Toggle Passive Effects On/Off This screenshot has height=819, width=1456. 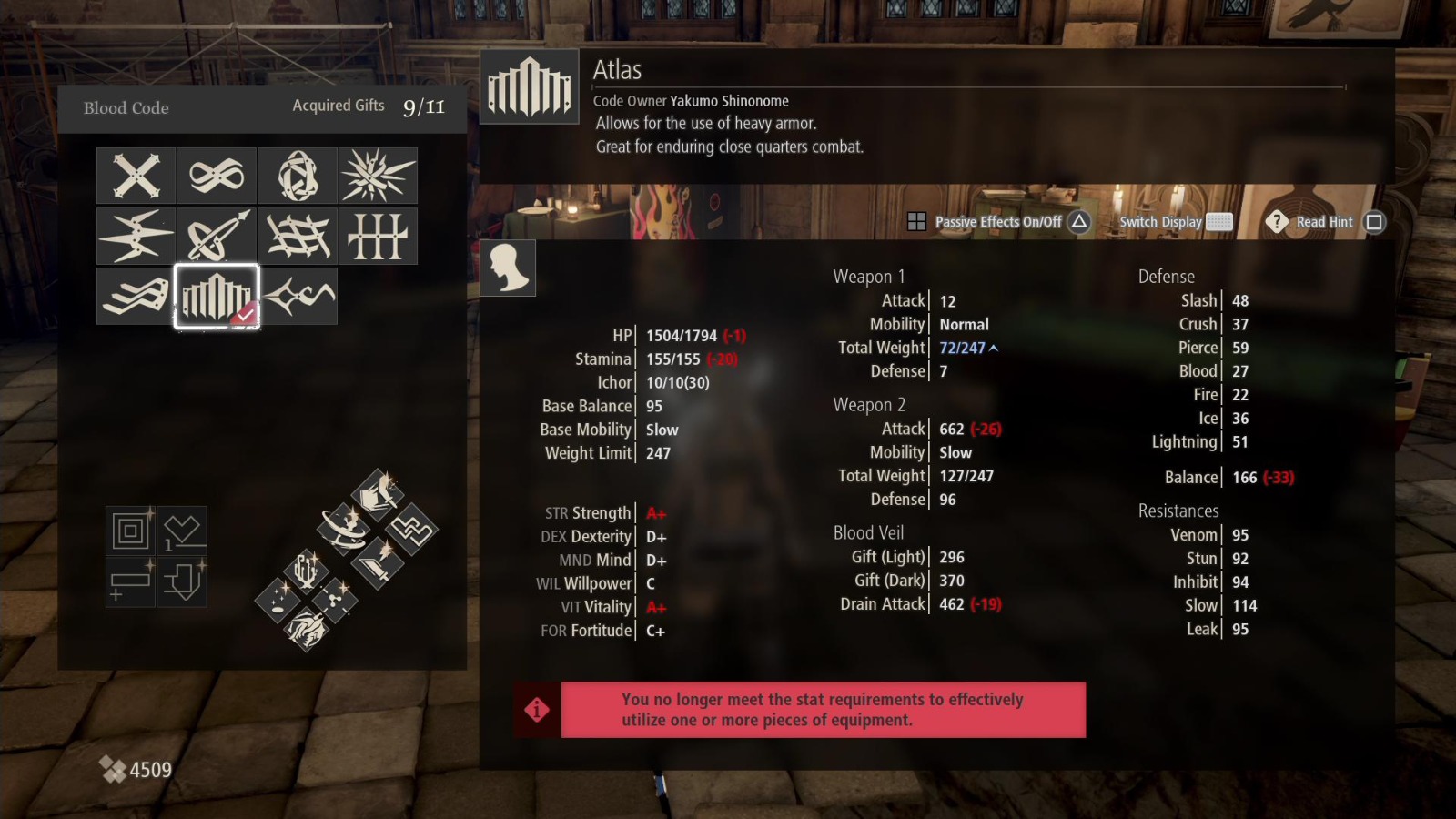click(x=998, y=221)
